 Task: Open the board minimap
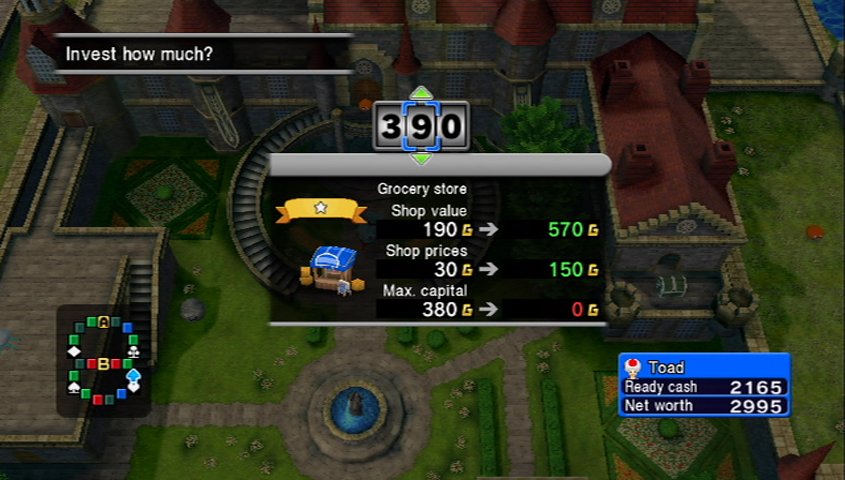point(103,361)
